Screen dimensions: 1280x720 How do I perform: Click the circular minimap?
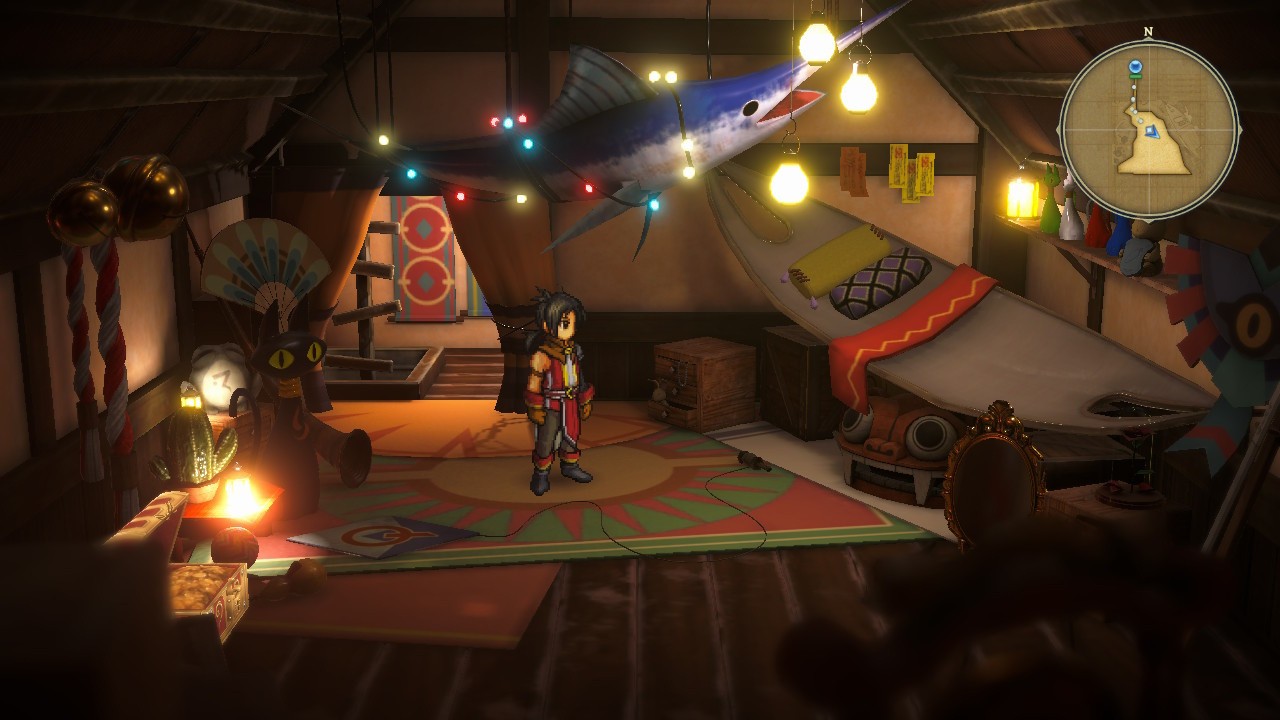pos(1149,129)
